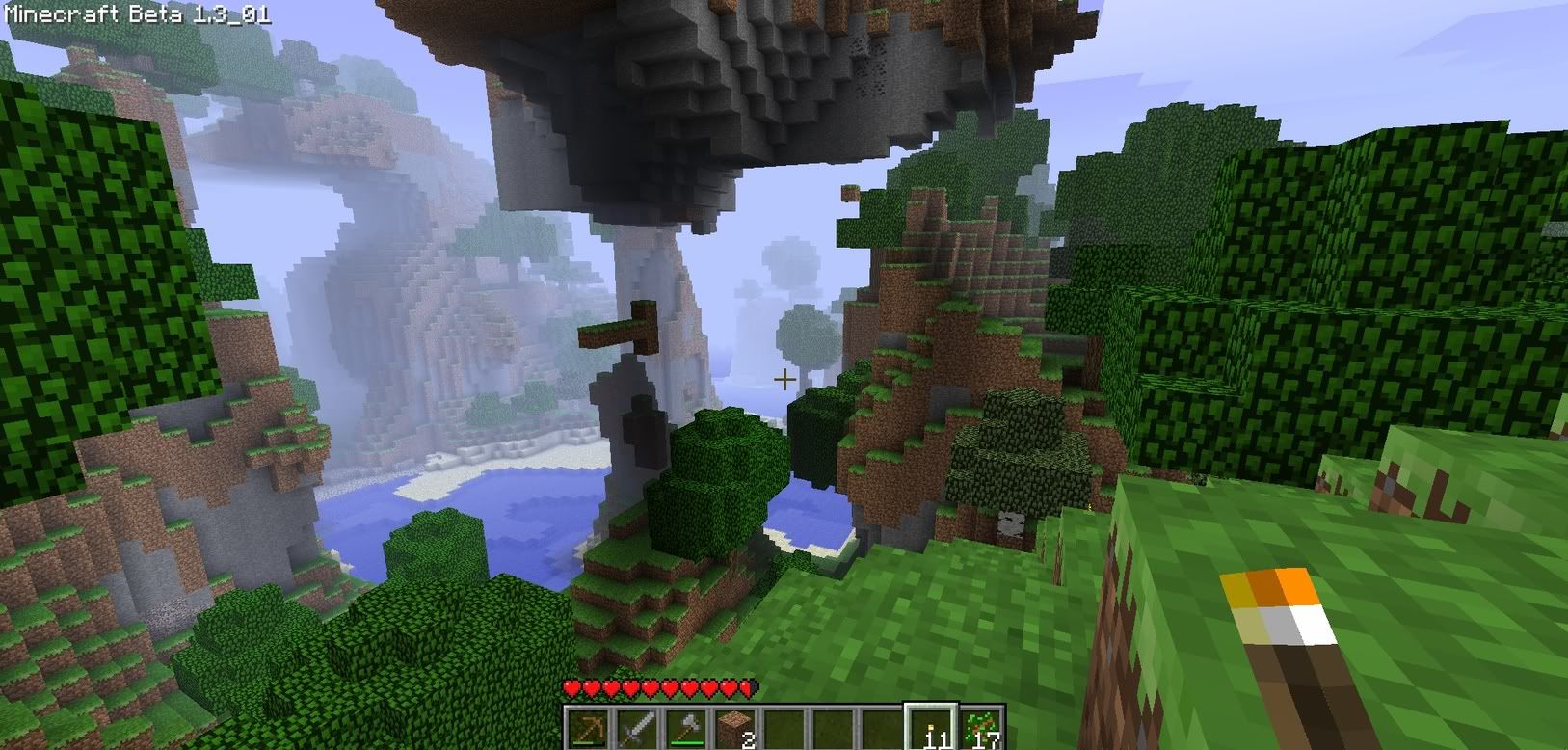Viewport: 1568px width, 750px height.
Task: Select the wooden pickaxe hotbar slot
Action: (588, 728)
